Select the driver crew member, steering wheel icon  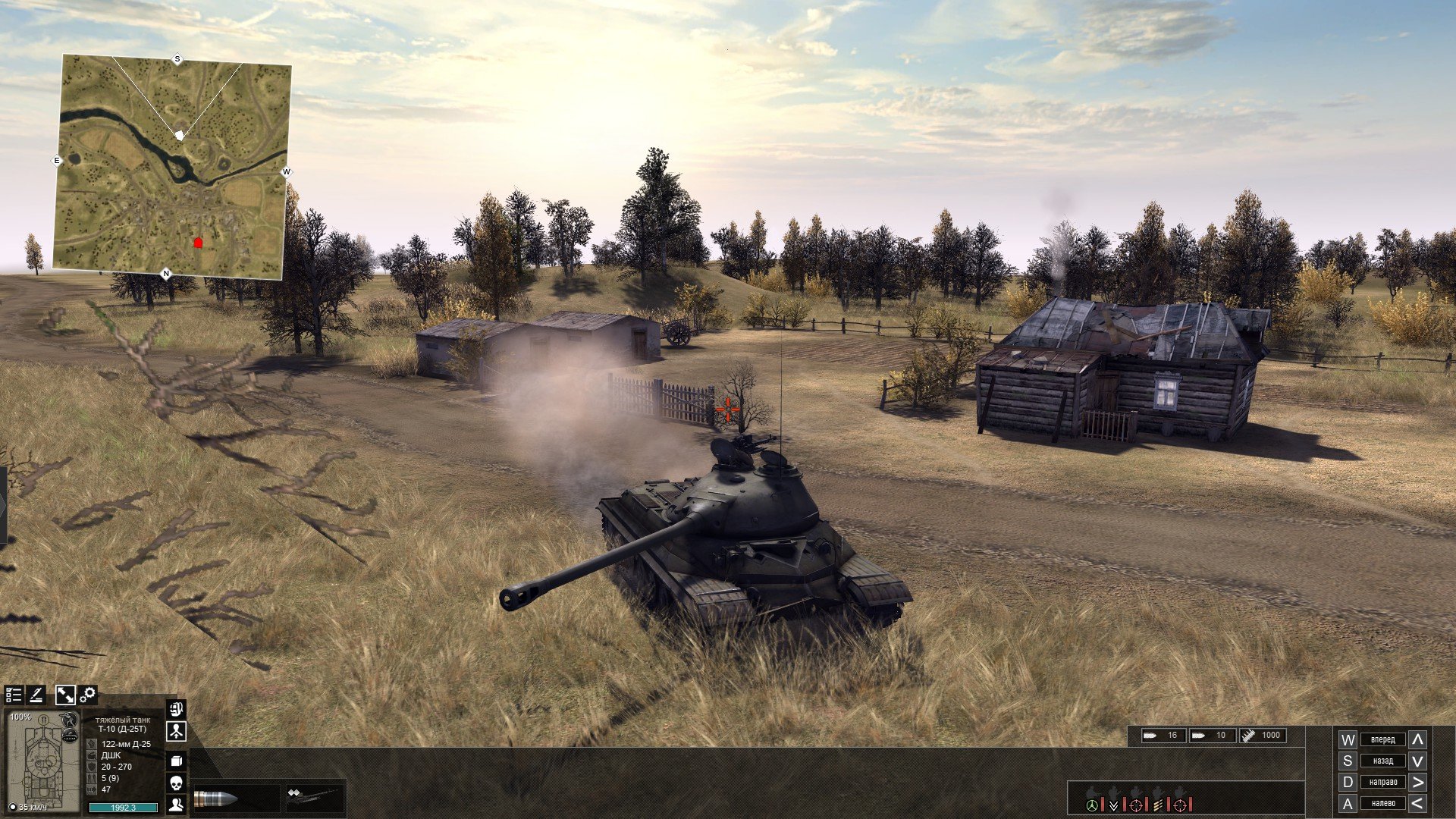coord(1092,804)
